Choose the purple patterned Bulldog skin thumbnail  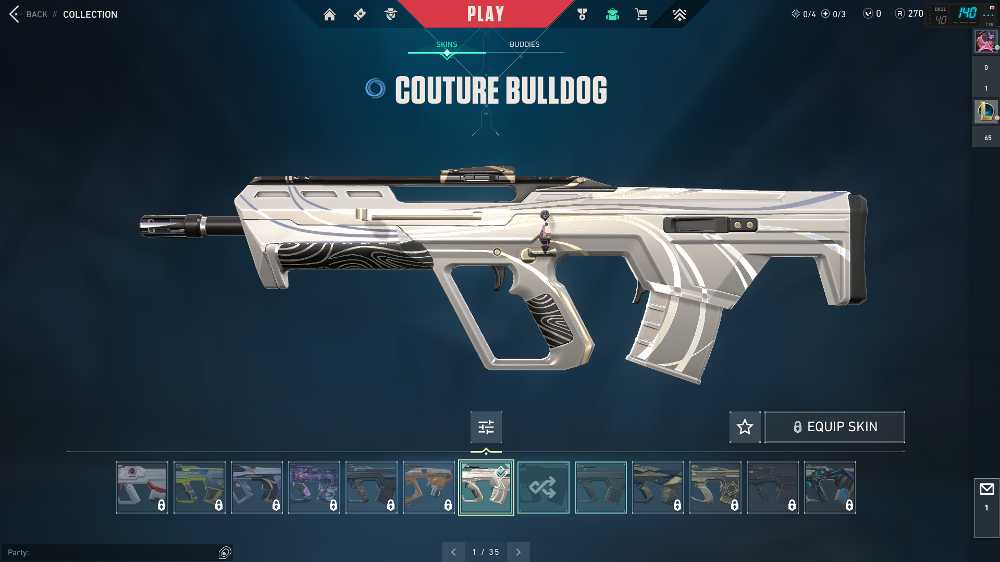click(x=314, y=488)
